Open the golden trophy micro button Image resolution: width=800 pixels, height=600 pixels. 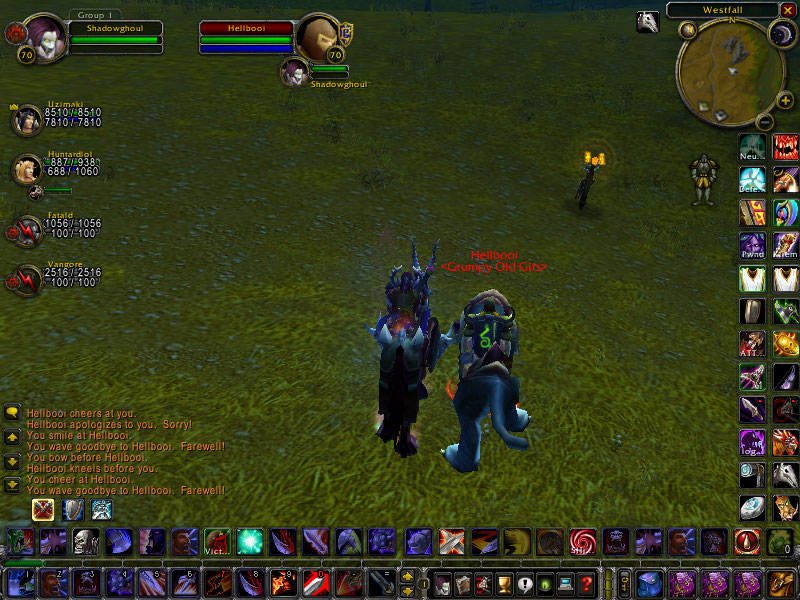coord(505,583)
